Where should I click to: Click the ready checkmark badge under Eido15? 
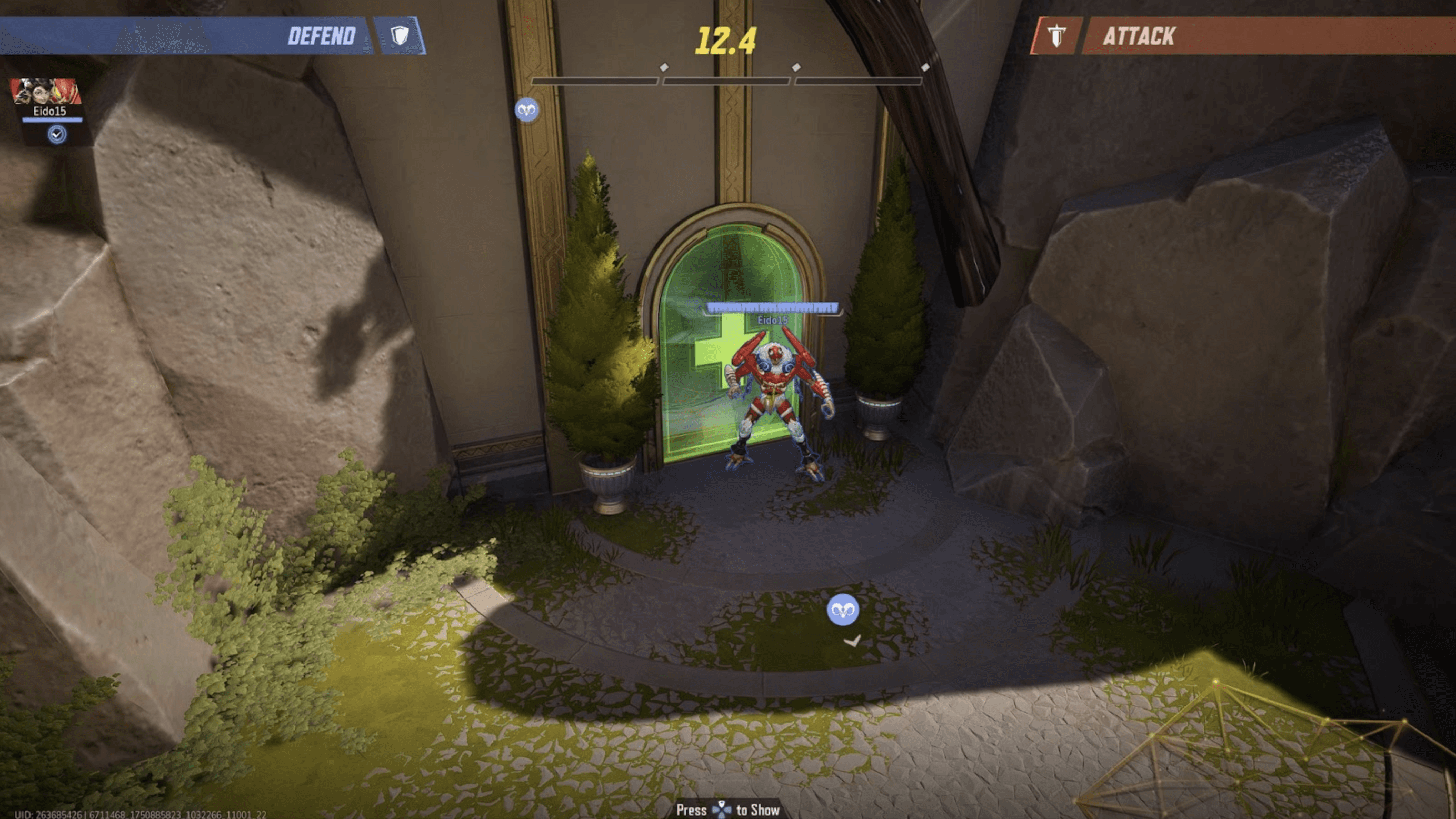[x=56, y=135]
